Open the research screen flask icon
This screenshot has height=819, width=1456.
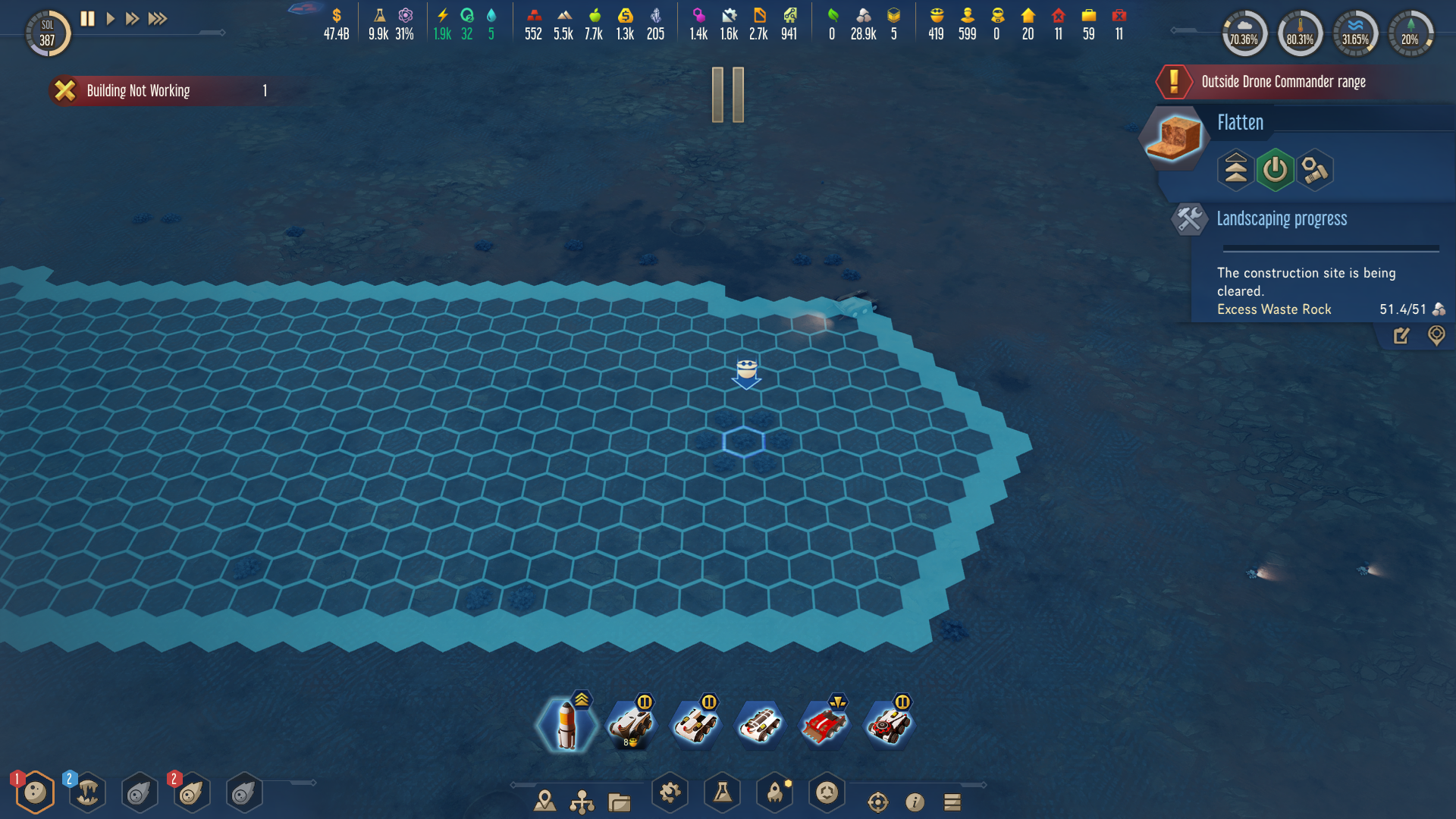point(723,793)
